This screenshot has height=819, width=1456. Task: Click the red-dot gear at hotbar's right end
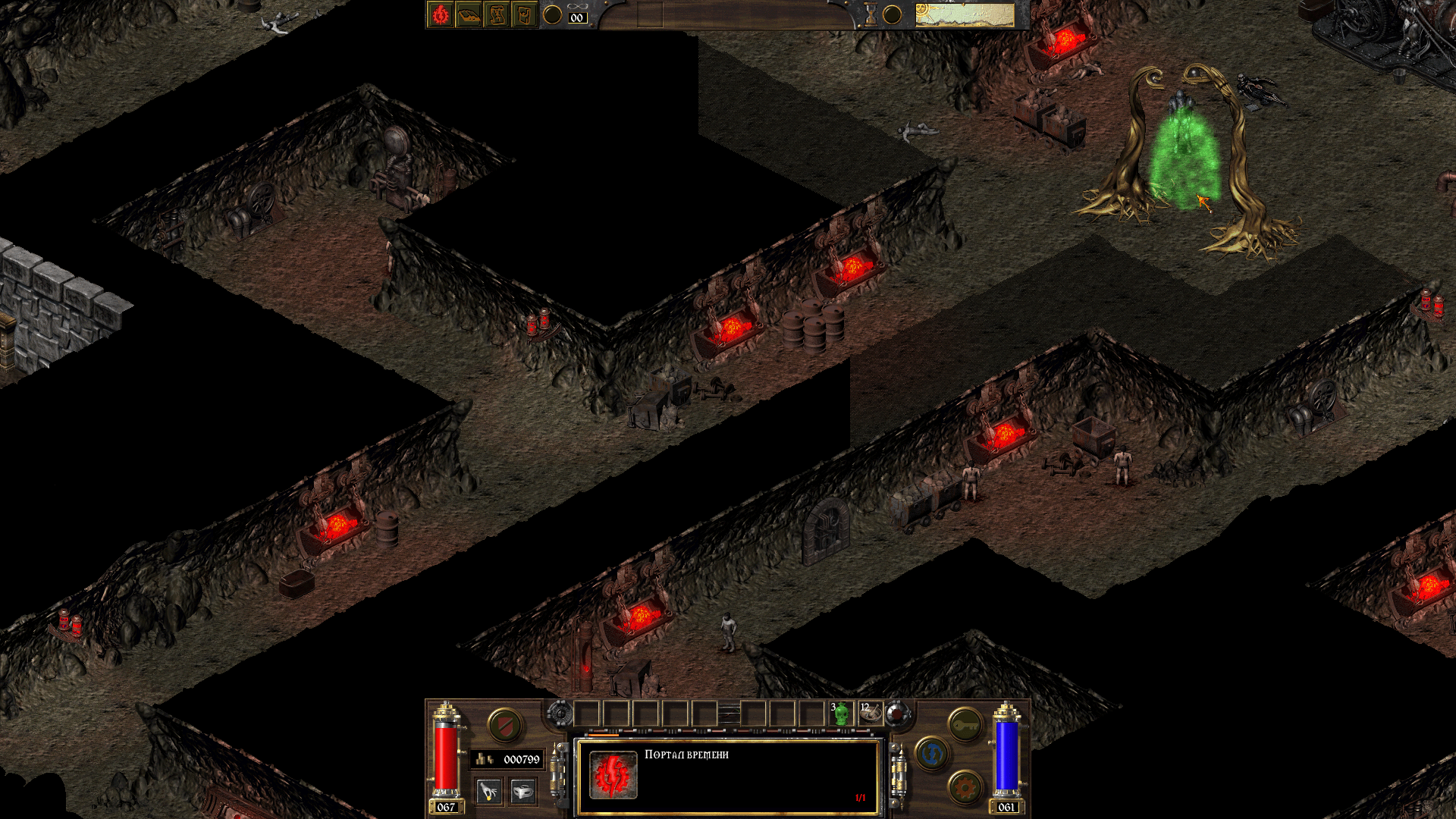coord(898,714)
